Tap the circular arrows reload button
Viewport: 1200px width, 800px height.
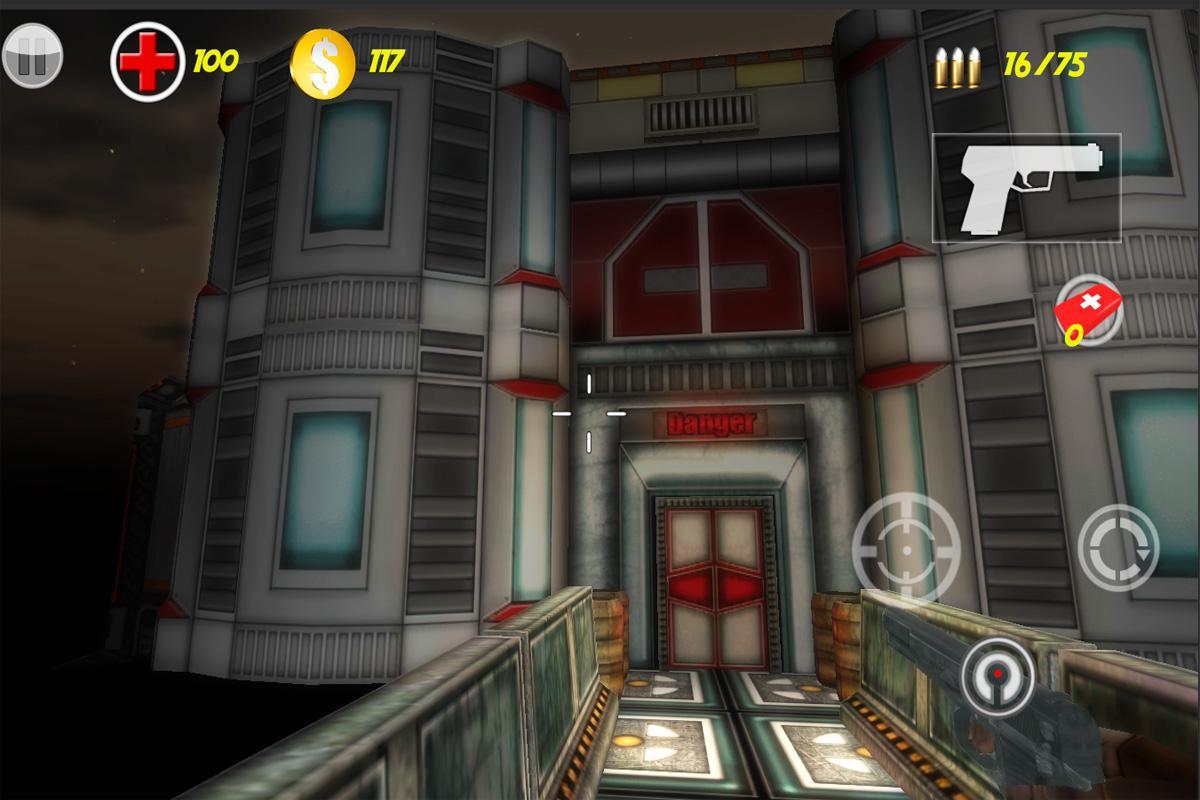tap(1118, 547)
